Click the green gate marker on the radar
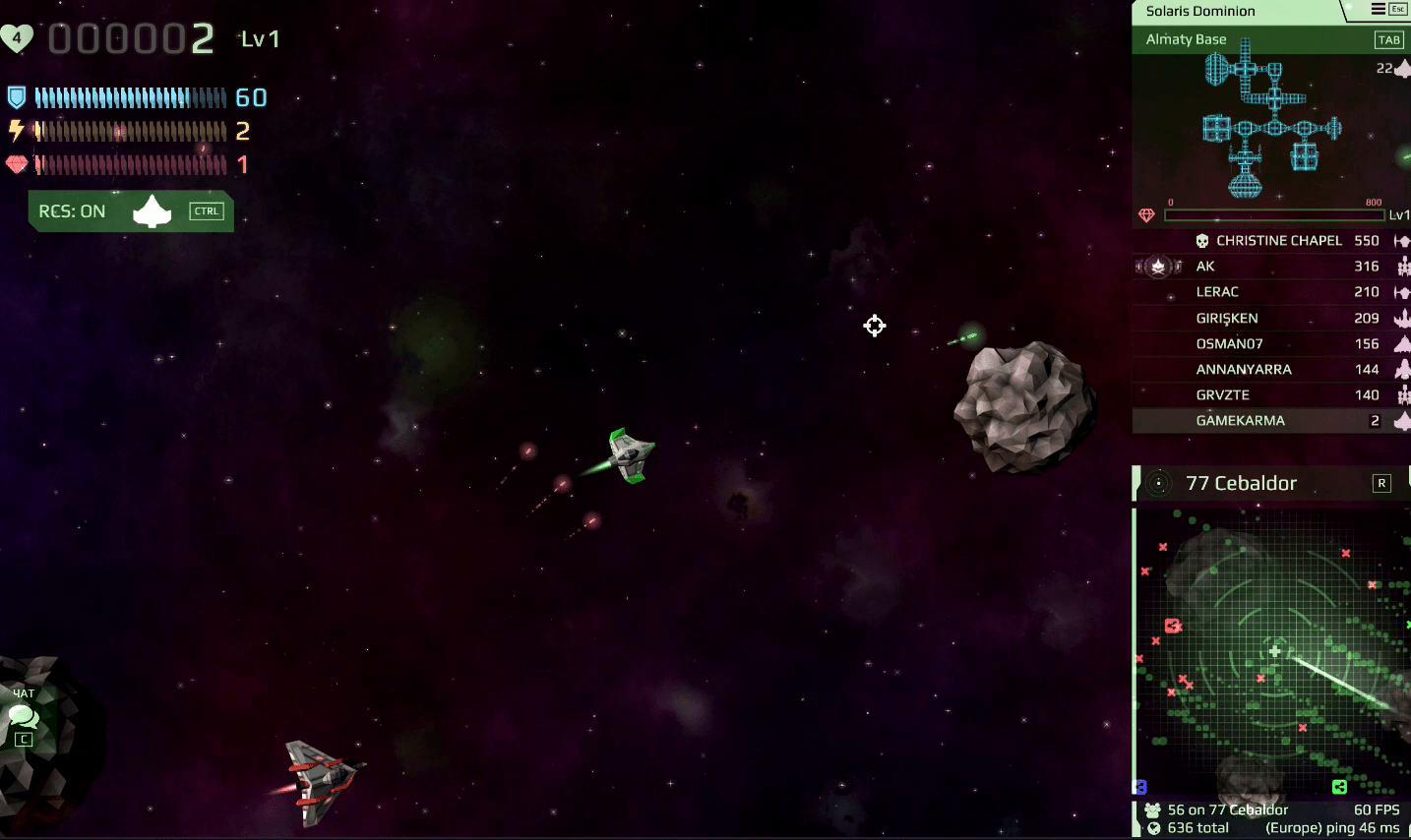 [x=1339, y=786]
